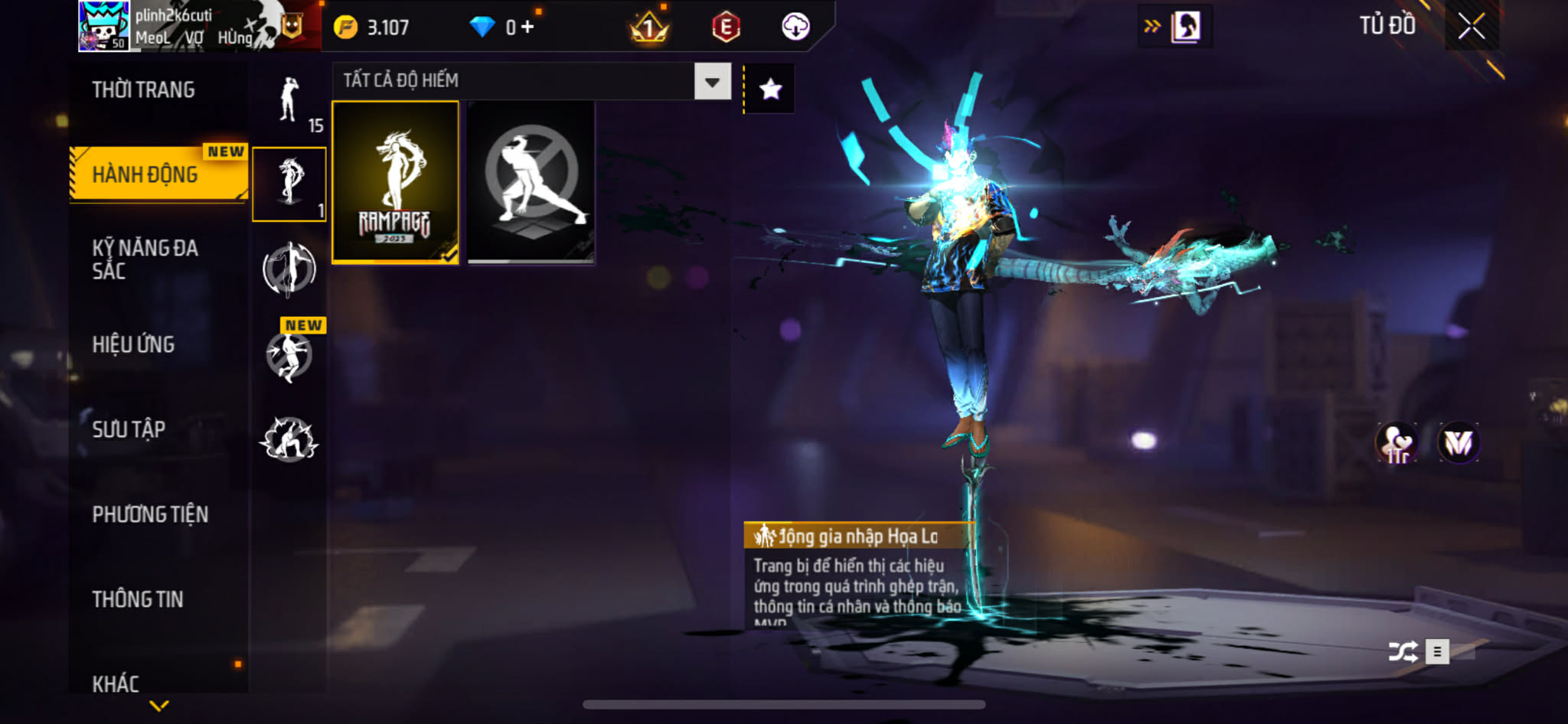Viewport: 1568px width, 724px height.
Task: Toggle the star favorites filter
Action: click(x=770, y=90)
